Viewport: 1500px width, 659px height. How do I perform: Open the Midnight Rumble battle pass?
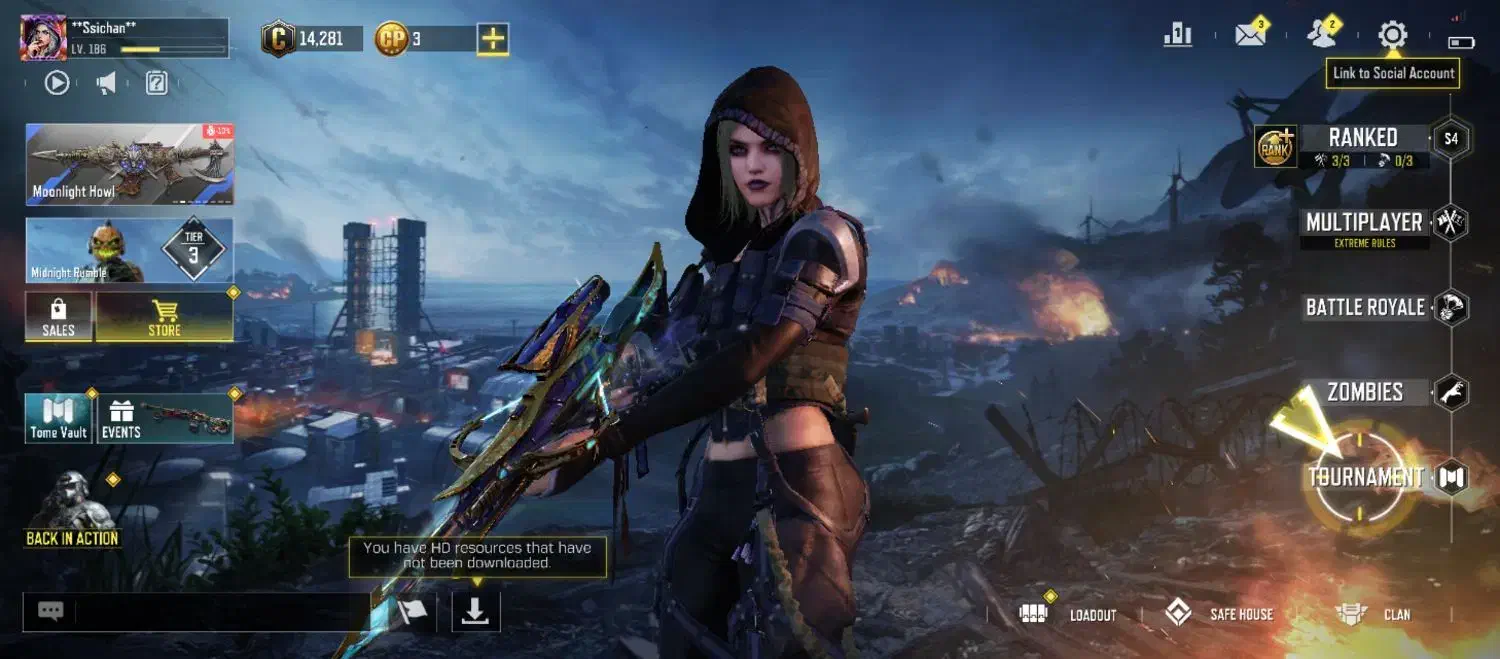[x=129, y=251]
